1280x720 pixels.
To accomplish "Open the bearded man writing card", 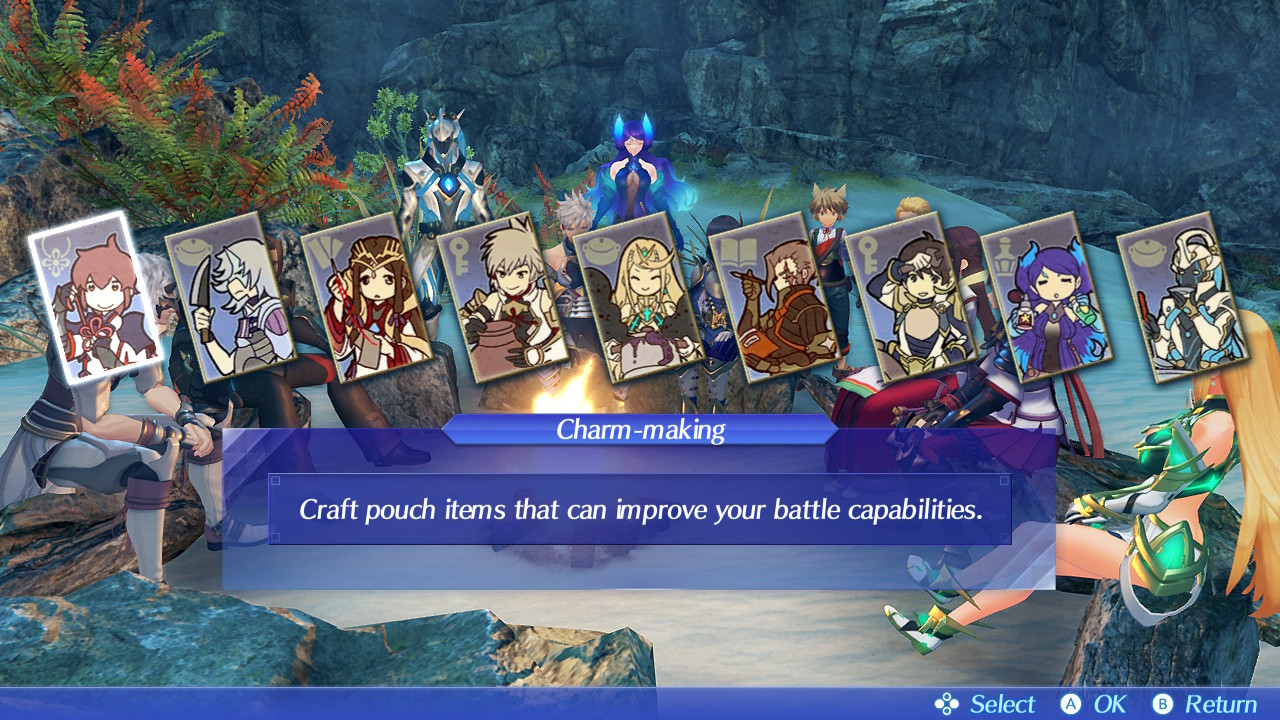I will [x=776, y=298].
